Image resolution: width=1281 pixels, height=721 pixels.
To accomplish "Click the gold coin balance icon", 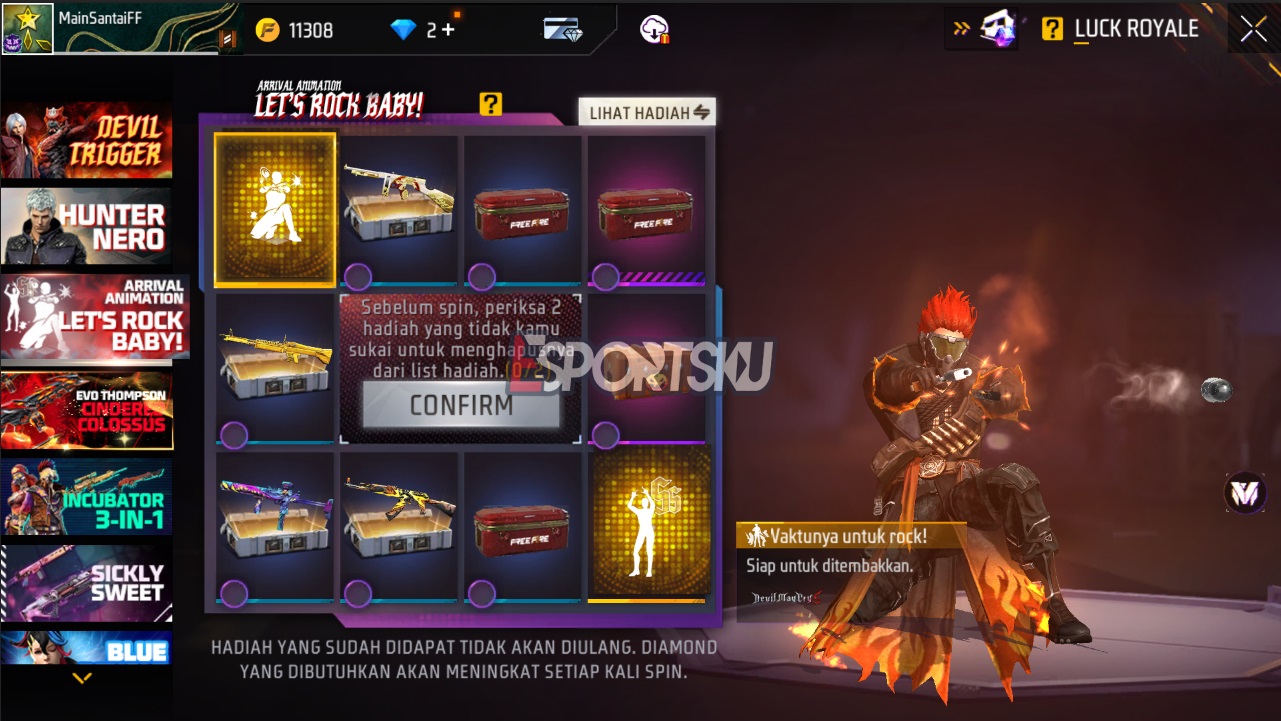I will click(x=268, y=29).
